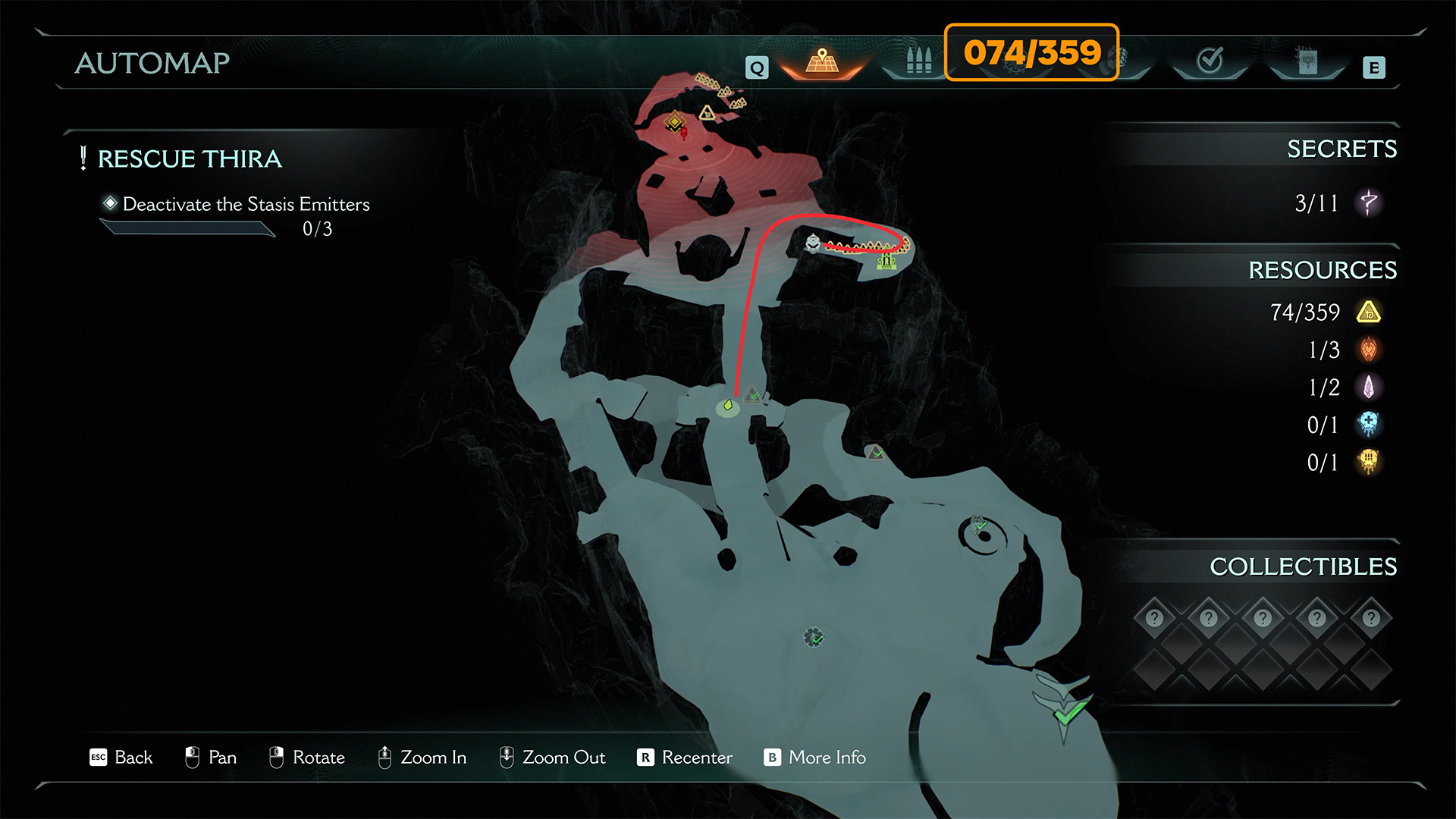This screenshot has width=1456, height=819.
Task: Select the purple Secrets counter icon
Action: [x=1369, y=202]
